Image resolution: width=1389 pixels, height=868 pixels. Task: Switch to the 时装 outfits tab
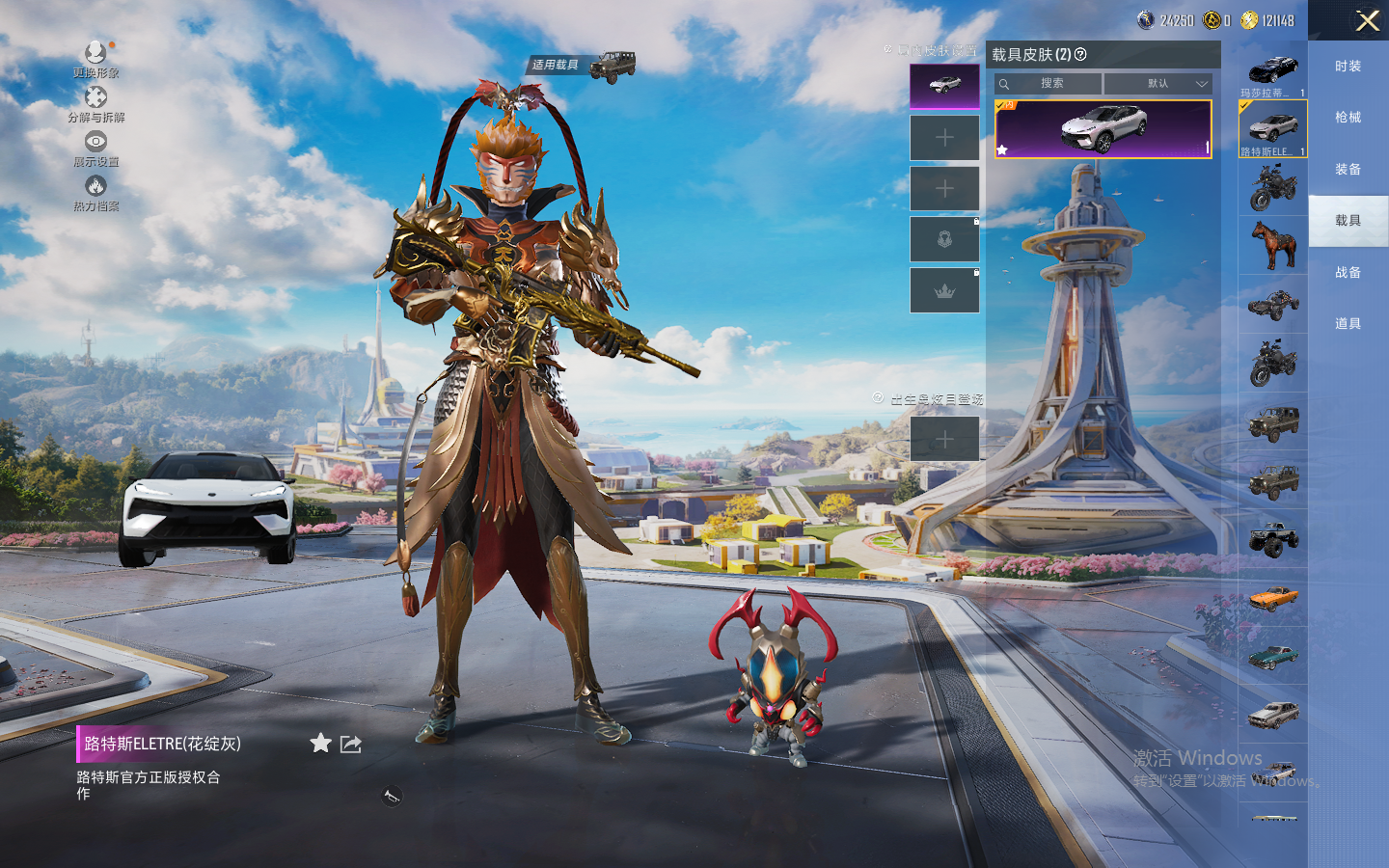tap(1348, 67)
